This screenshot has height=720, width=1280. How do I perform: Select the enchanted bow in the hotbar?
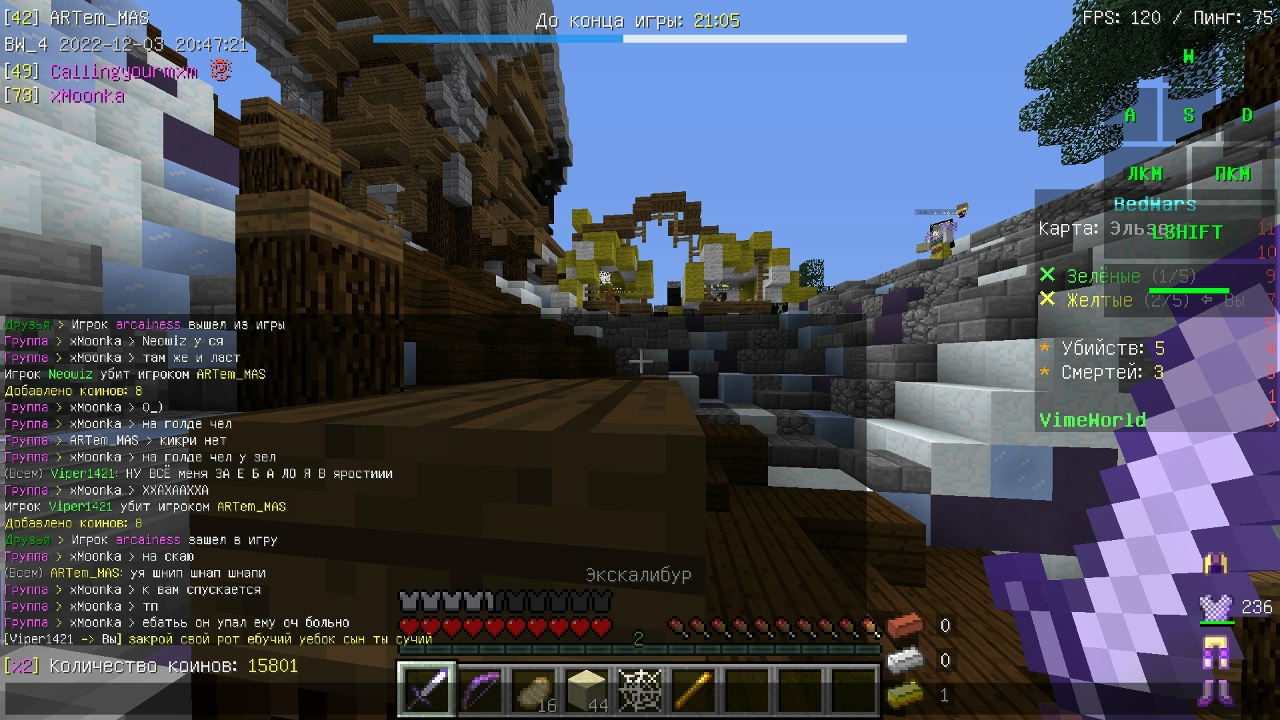click(x=481, y=690)
